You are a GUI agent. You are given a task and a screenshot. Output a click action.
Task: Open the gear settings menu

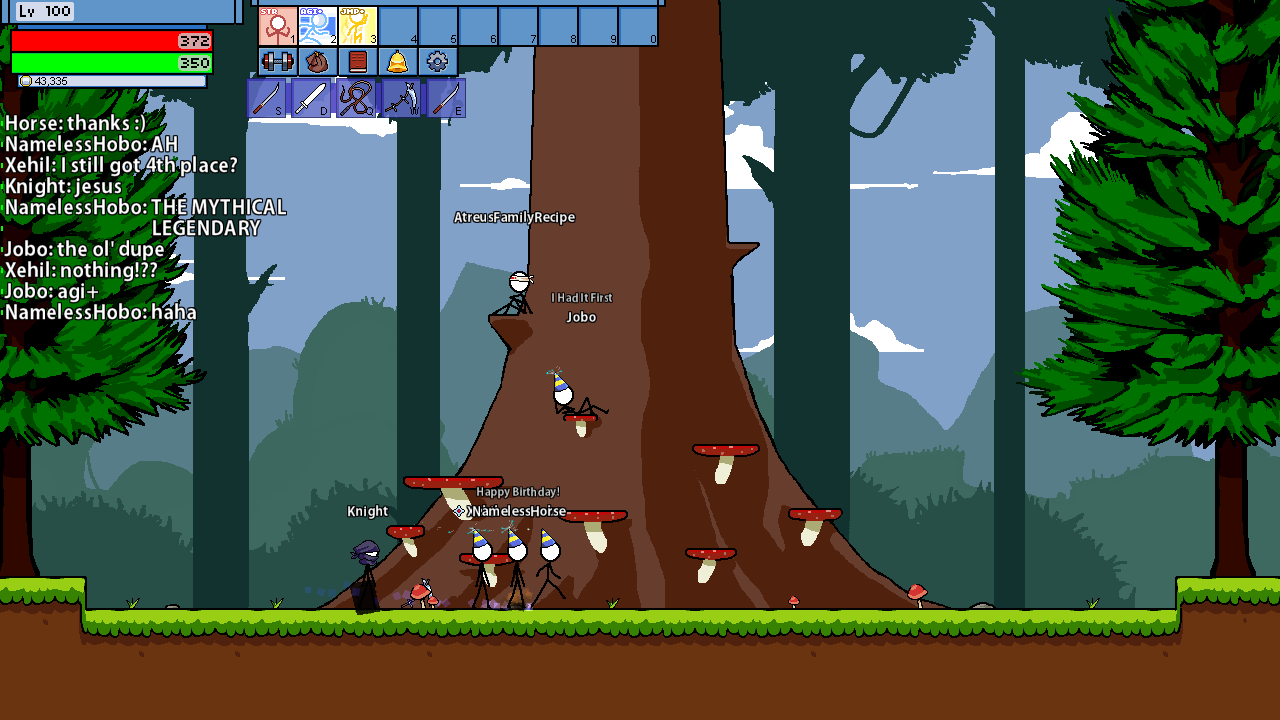pos(437,62)
